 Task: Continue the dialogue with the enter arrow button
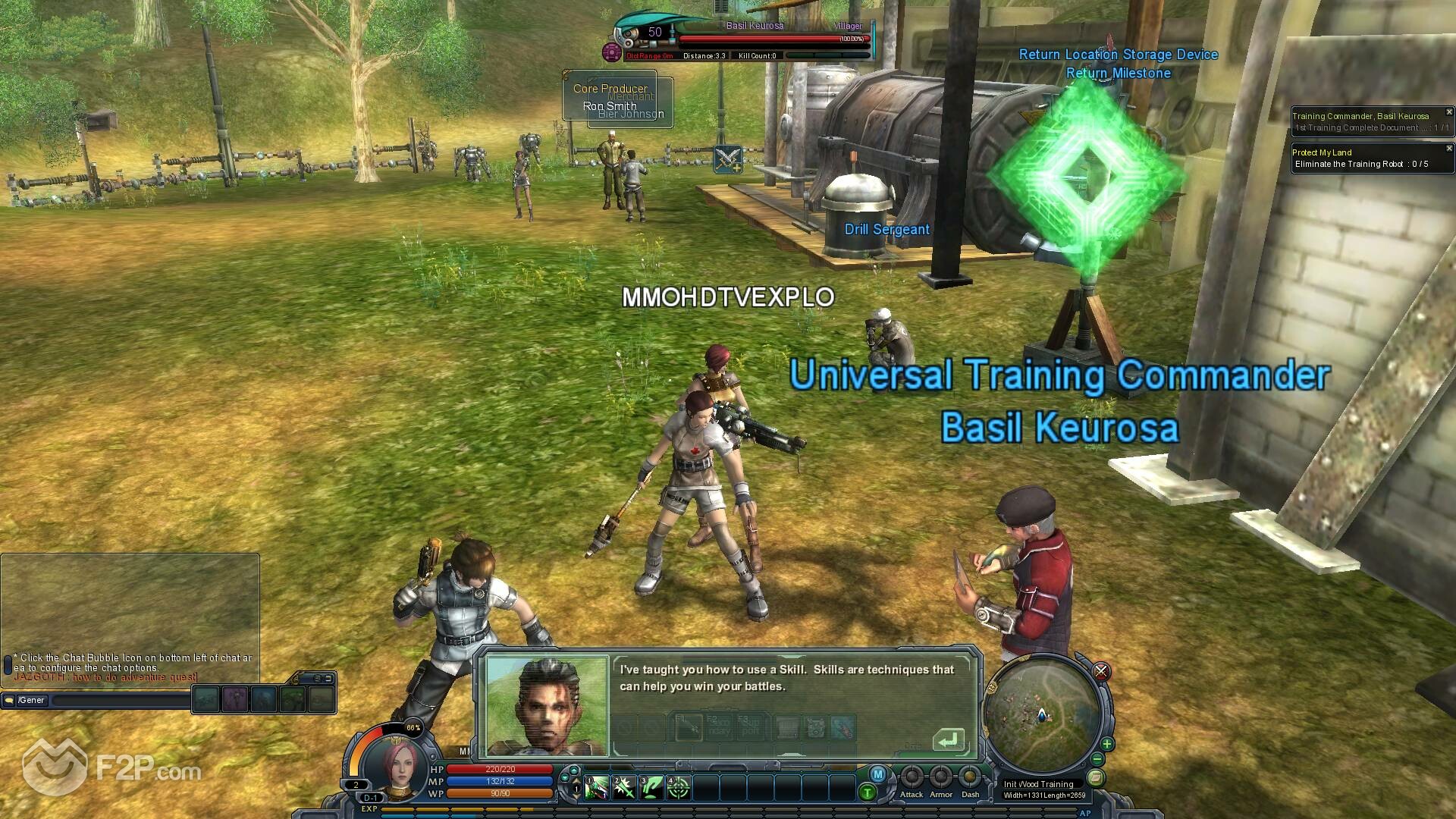(x=947, y=739)
